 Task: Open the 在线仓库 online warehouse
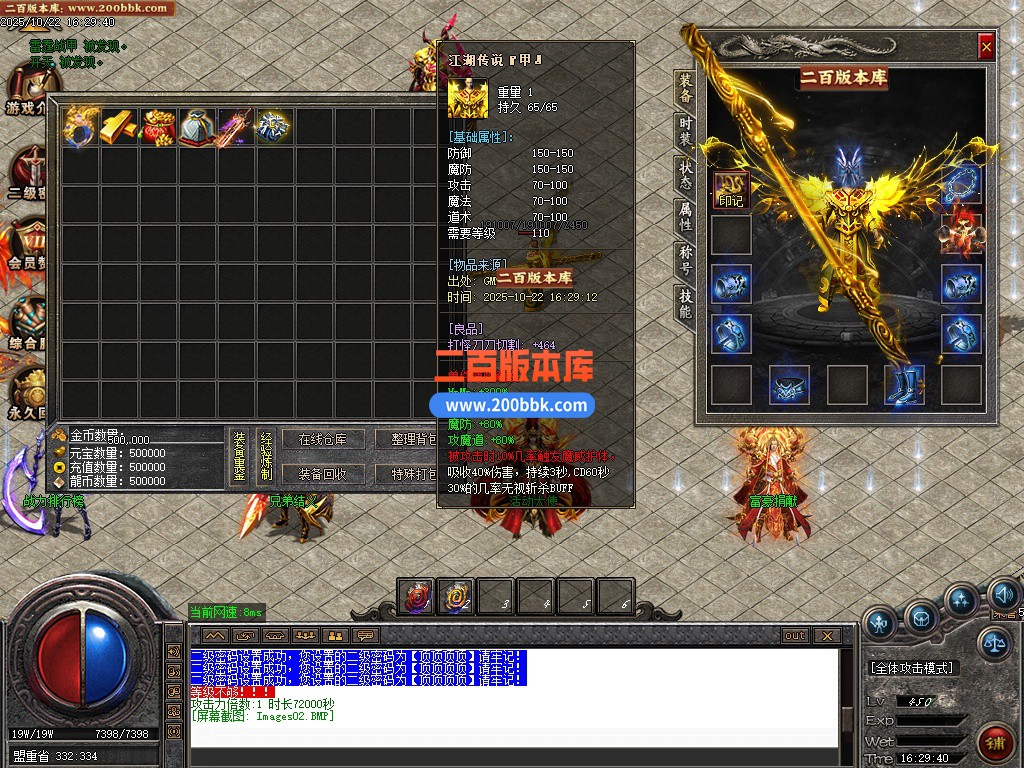[x=322, y=440]
